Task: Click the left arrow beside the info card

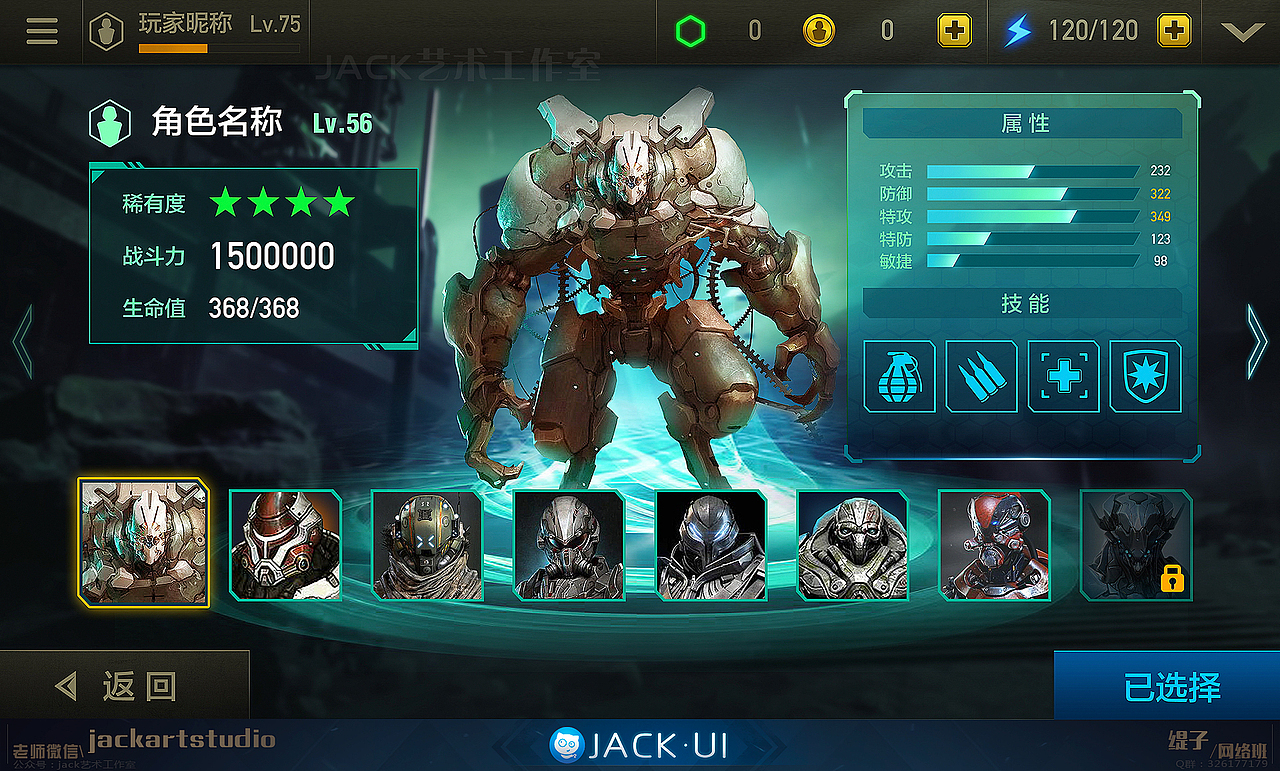Action: [20, 340]
